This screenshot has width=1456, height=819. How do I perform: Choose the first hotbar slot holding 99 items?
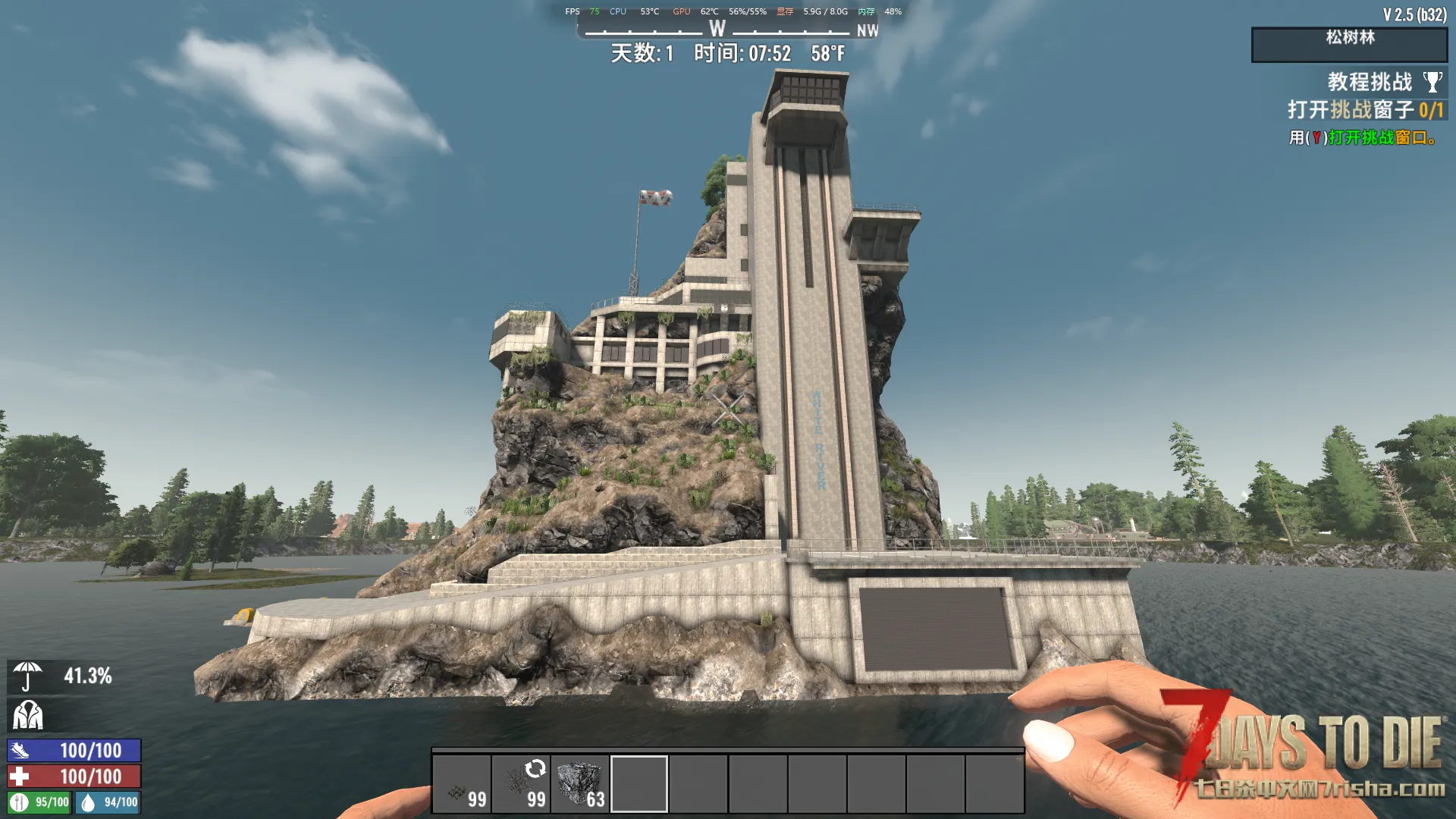point(462,784)
